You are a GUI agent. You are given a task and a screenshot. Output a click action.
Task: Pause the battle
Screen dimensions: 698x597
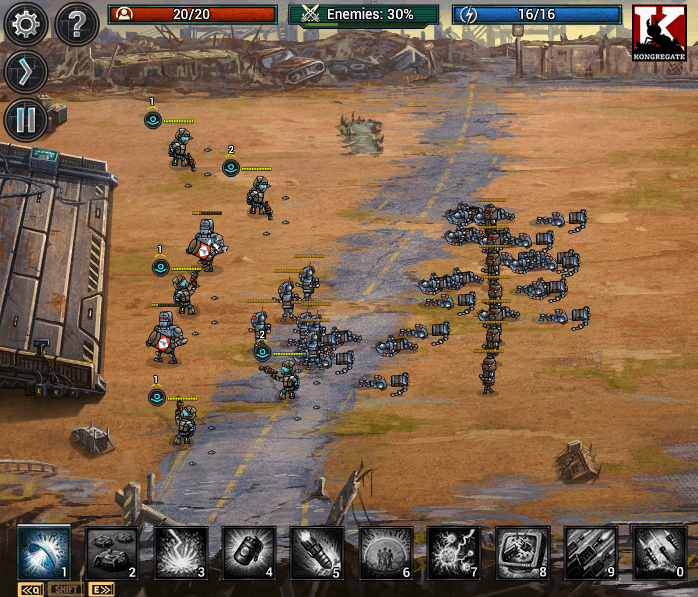pyautogui.click(x=25, y=120)
